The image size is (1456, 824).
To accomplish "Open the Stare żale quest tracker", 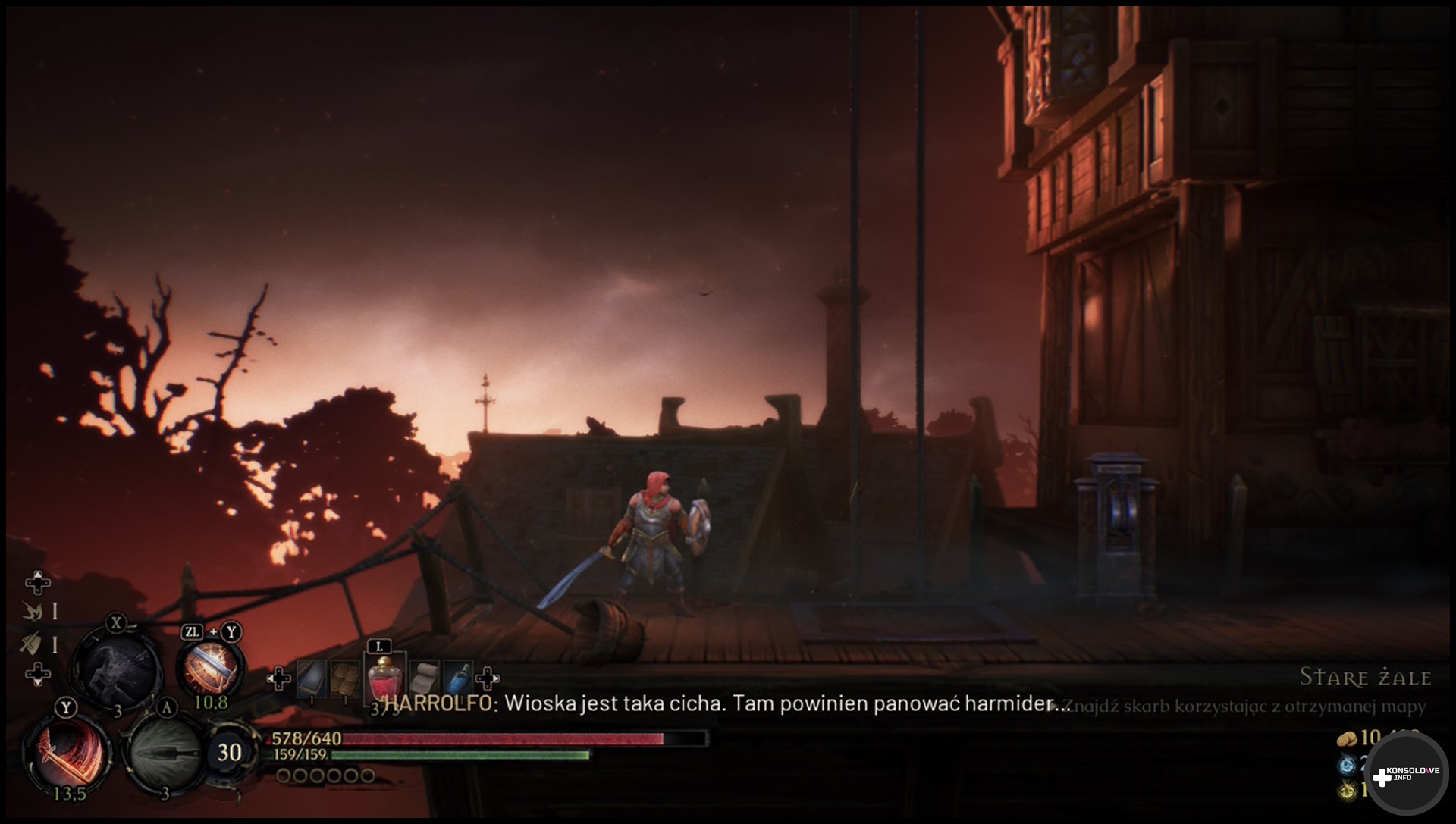I will pyautogui.click(x=1365, y=677).
